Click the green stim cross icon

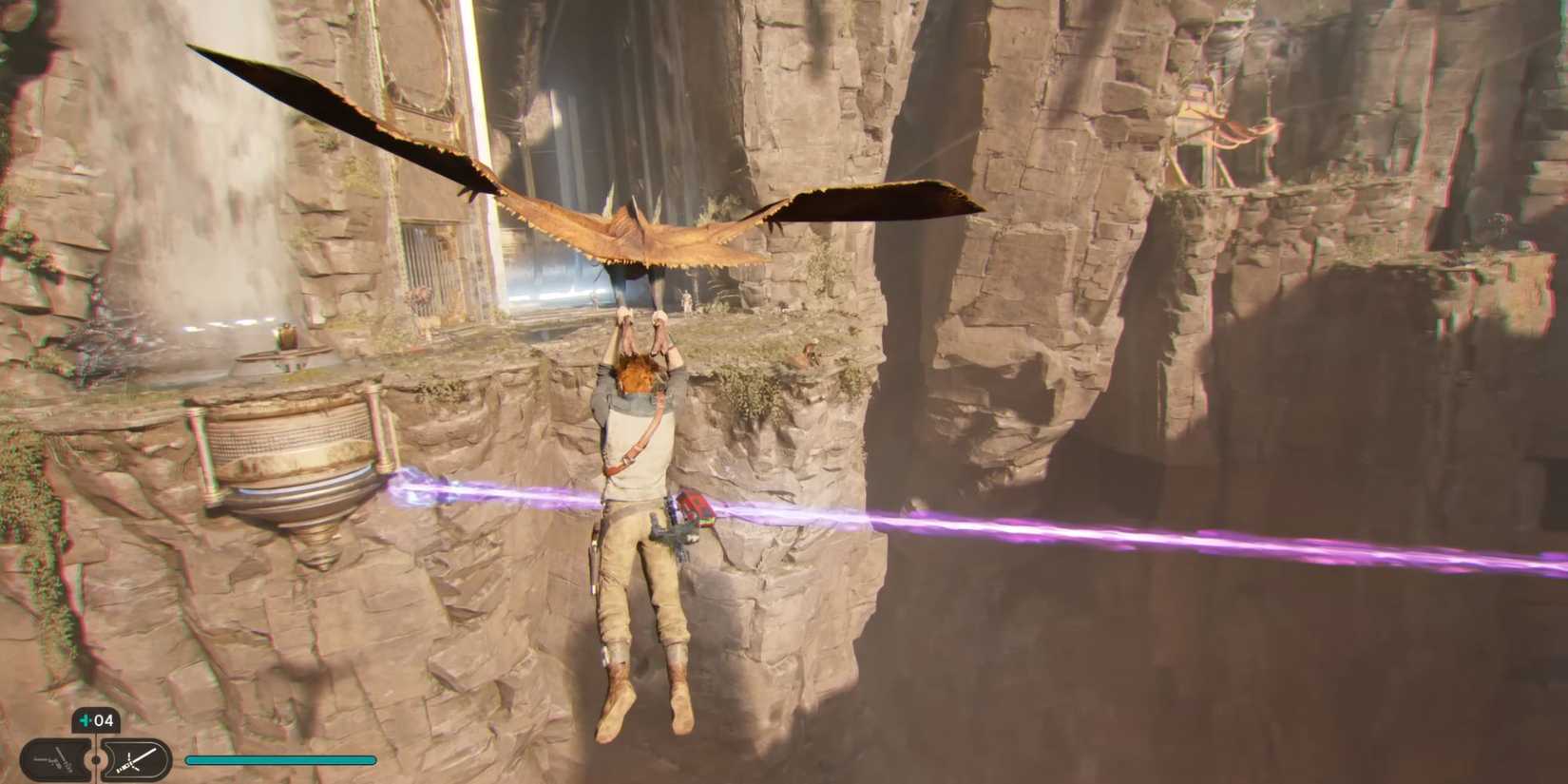pyautogui.click(x=86, y=720)
